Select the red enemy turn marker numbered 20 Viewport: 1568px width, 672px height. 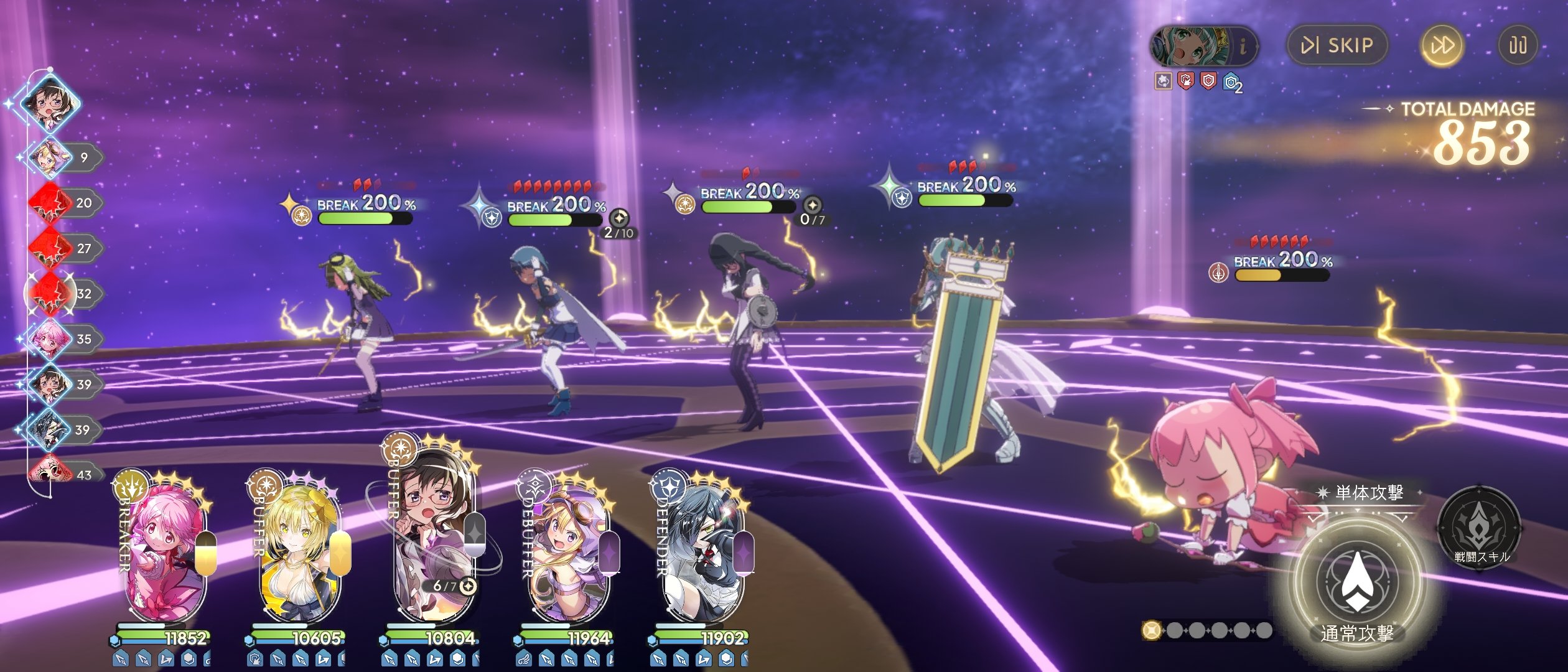click(51, 203)
